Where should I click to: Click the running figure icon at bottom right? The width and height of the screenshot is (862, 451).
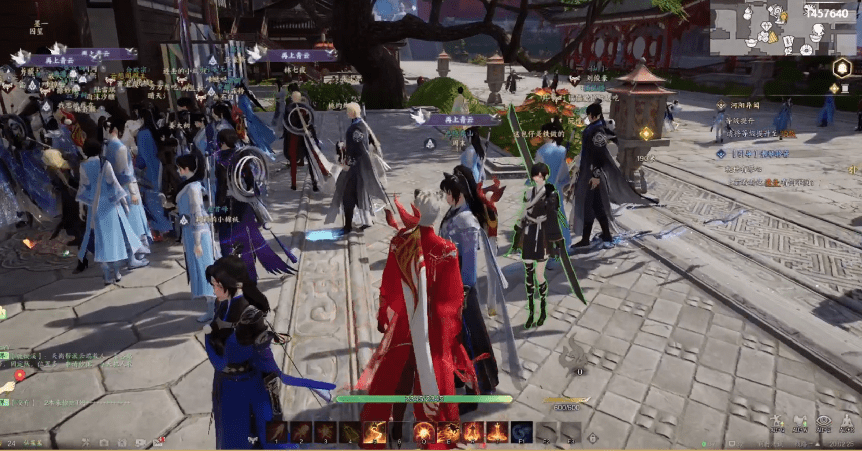coord(777,424)
